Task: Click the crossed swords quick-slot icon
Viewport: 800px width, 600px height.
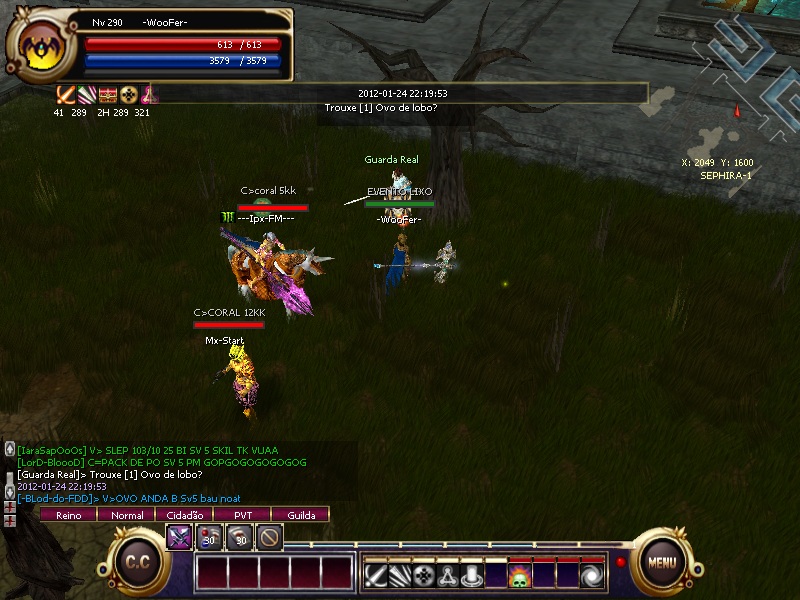Action: pos(179,537)
